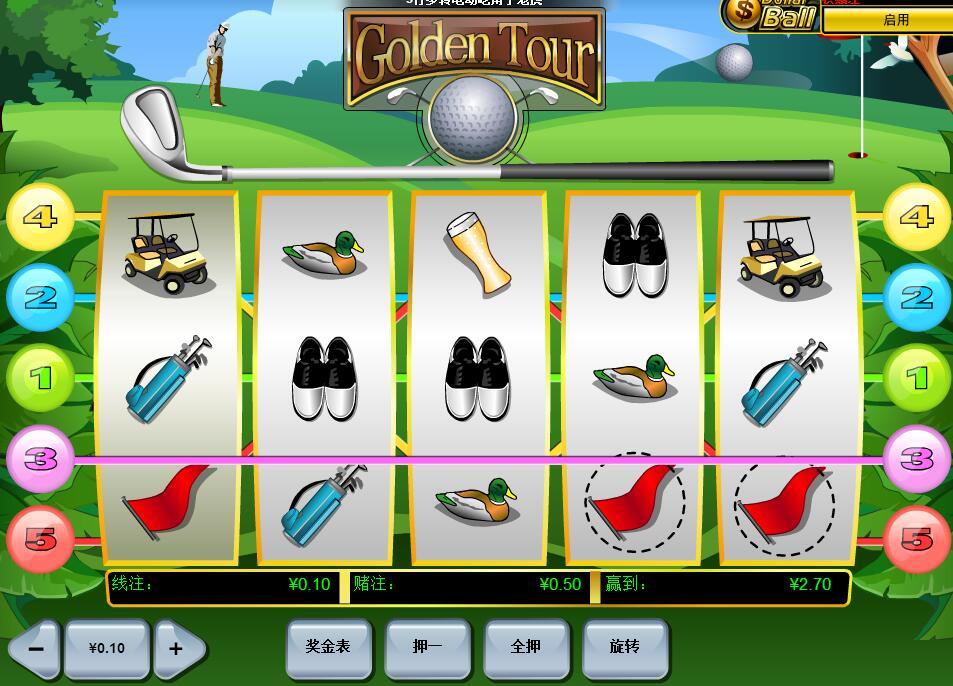This screenshot has height=686, width=953.
Task: Decrease the coin value with the minus arrow
Action: 36,648
